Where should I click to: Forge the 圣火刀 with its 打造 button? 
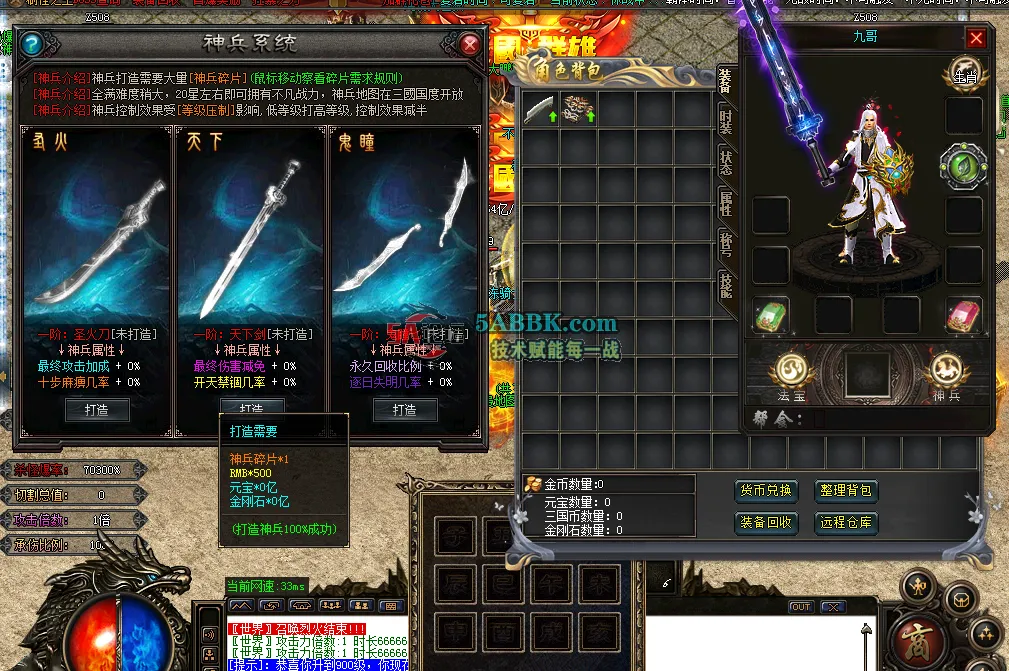[x=96, y=409]
